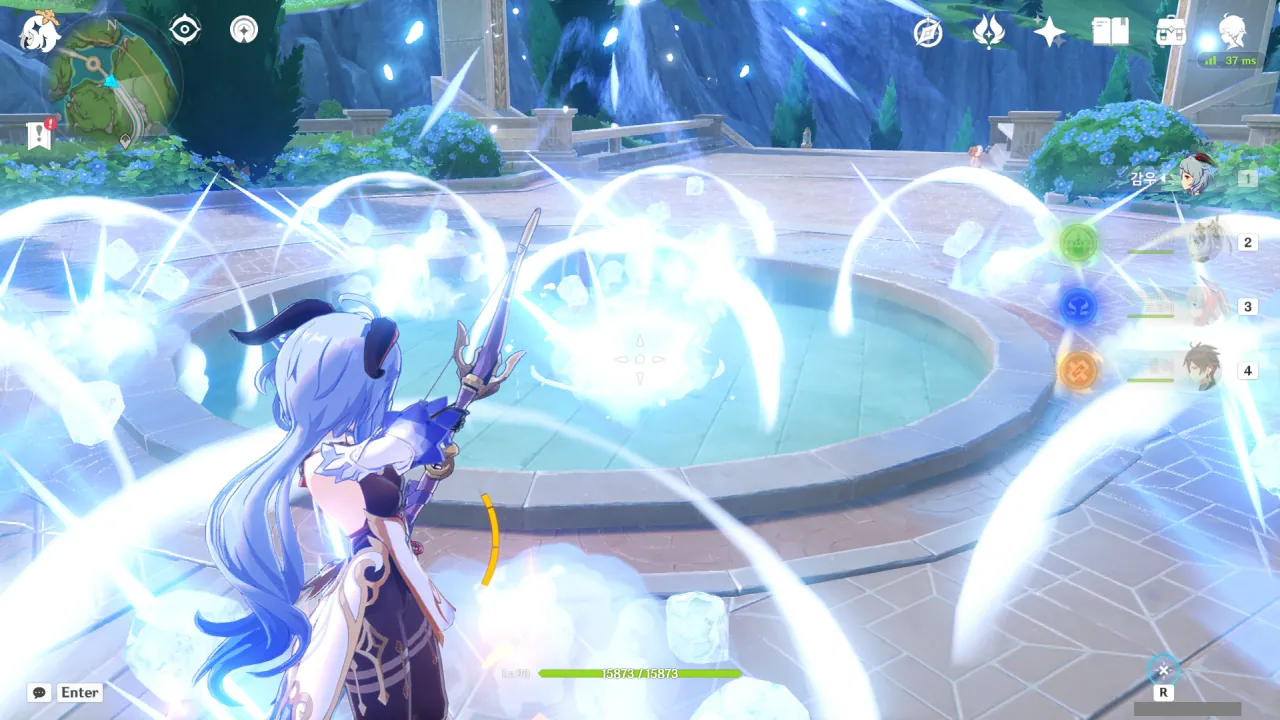Switch to party member slot 2
This screenshot has width=1280, height=720.
[1207, 242]
